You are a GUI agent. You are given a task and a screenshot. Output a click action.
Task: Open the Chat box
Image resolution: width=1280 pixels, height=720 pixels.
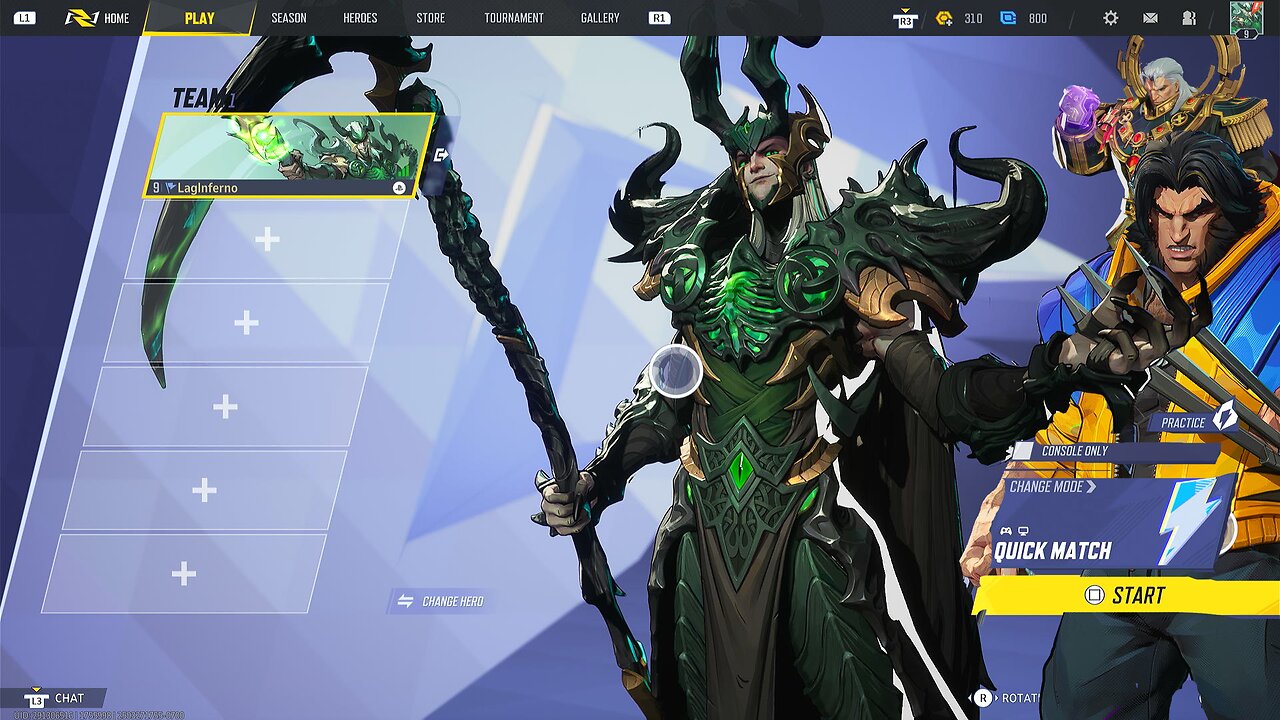pos(58,698)
